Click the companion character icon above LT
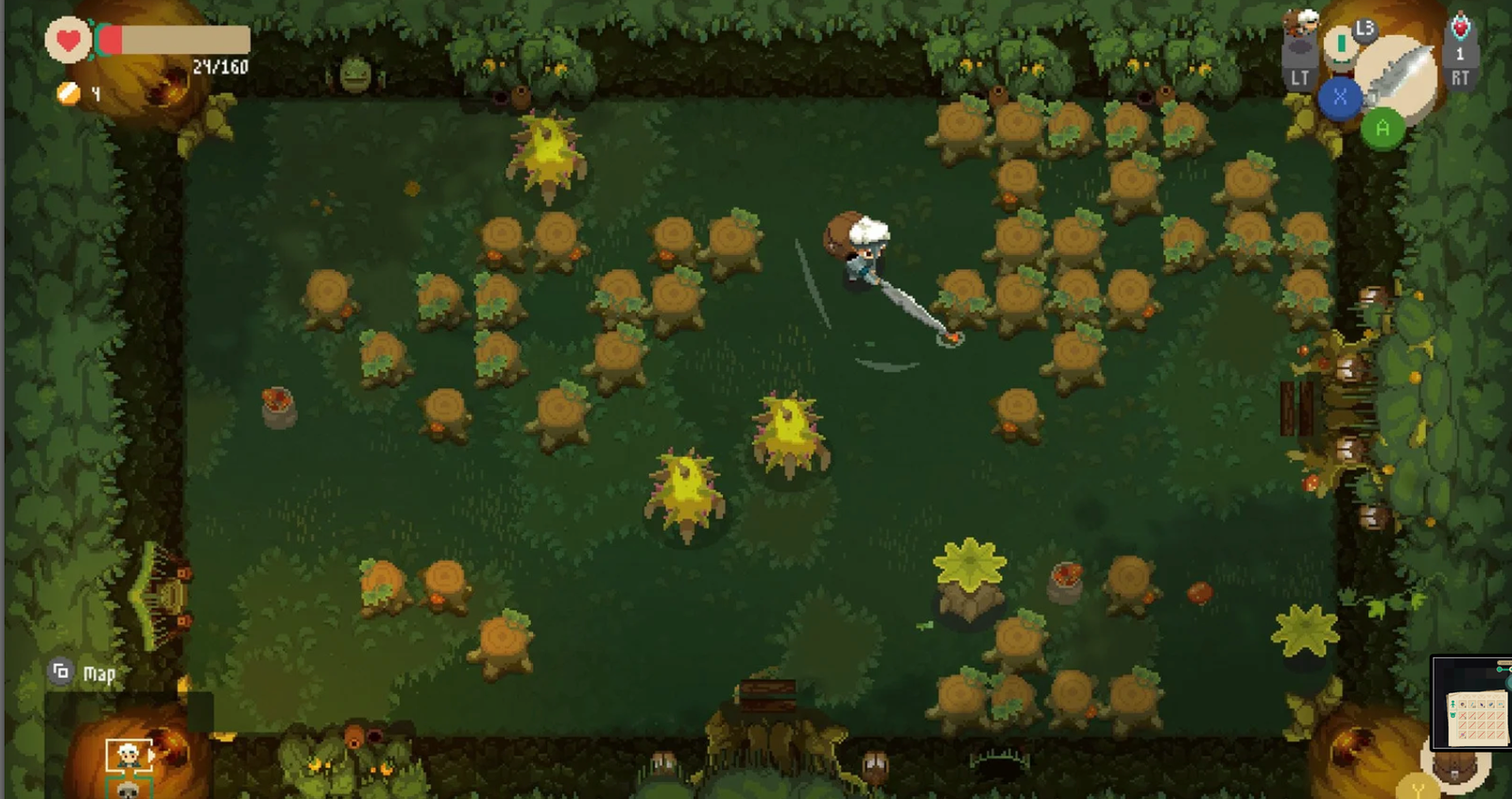The width and height of the screenshot is (1512, 799). coord(1302,22)
